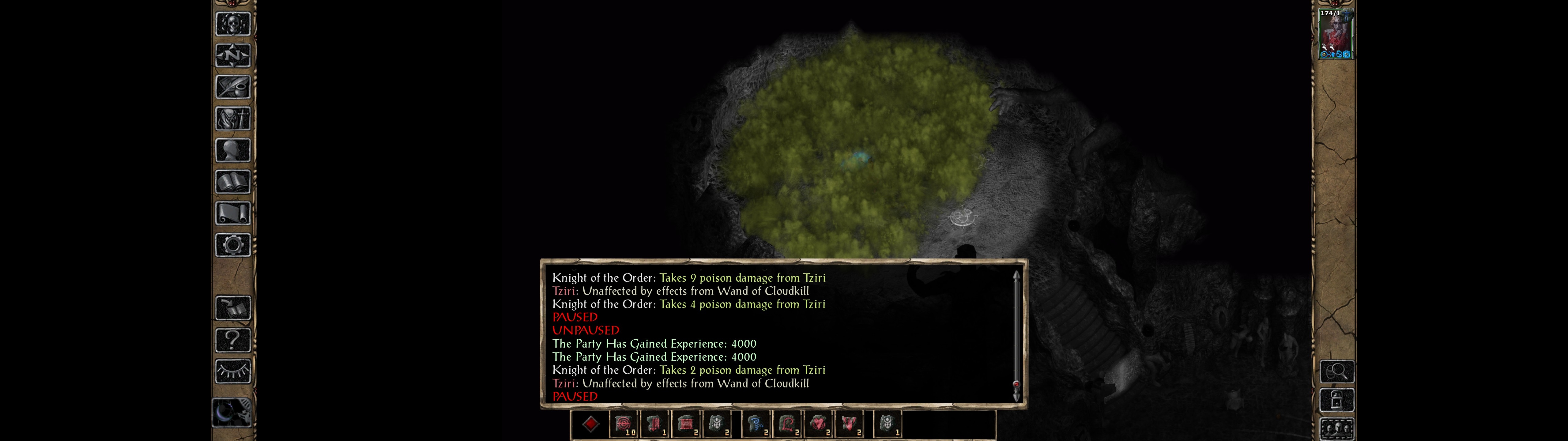Toggle the padlock screen lock button
Image resolution: width=1568 pixels, height=441 pixels.
pos(1336,400)
